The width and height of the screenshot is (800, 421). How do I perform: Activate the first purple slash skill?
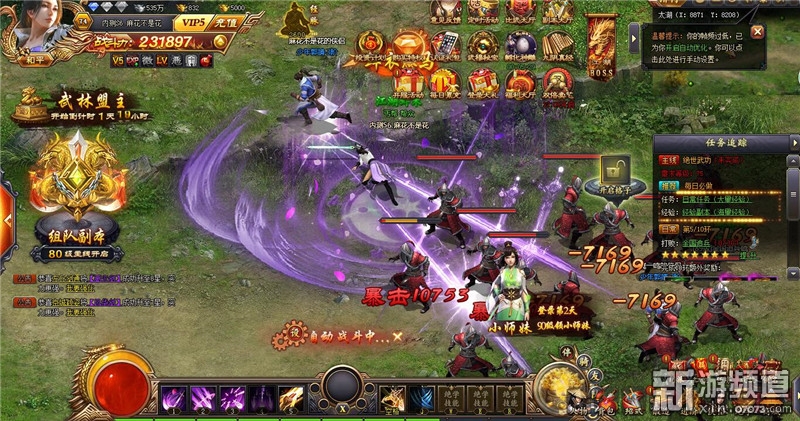coord(173,398)
